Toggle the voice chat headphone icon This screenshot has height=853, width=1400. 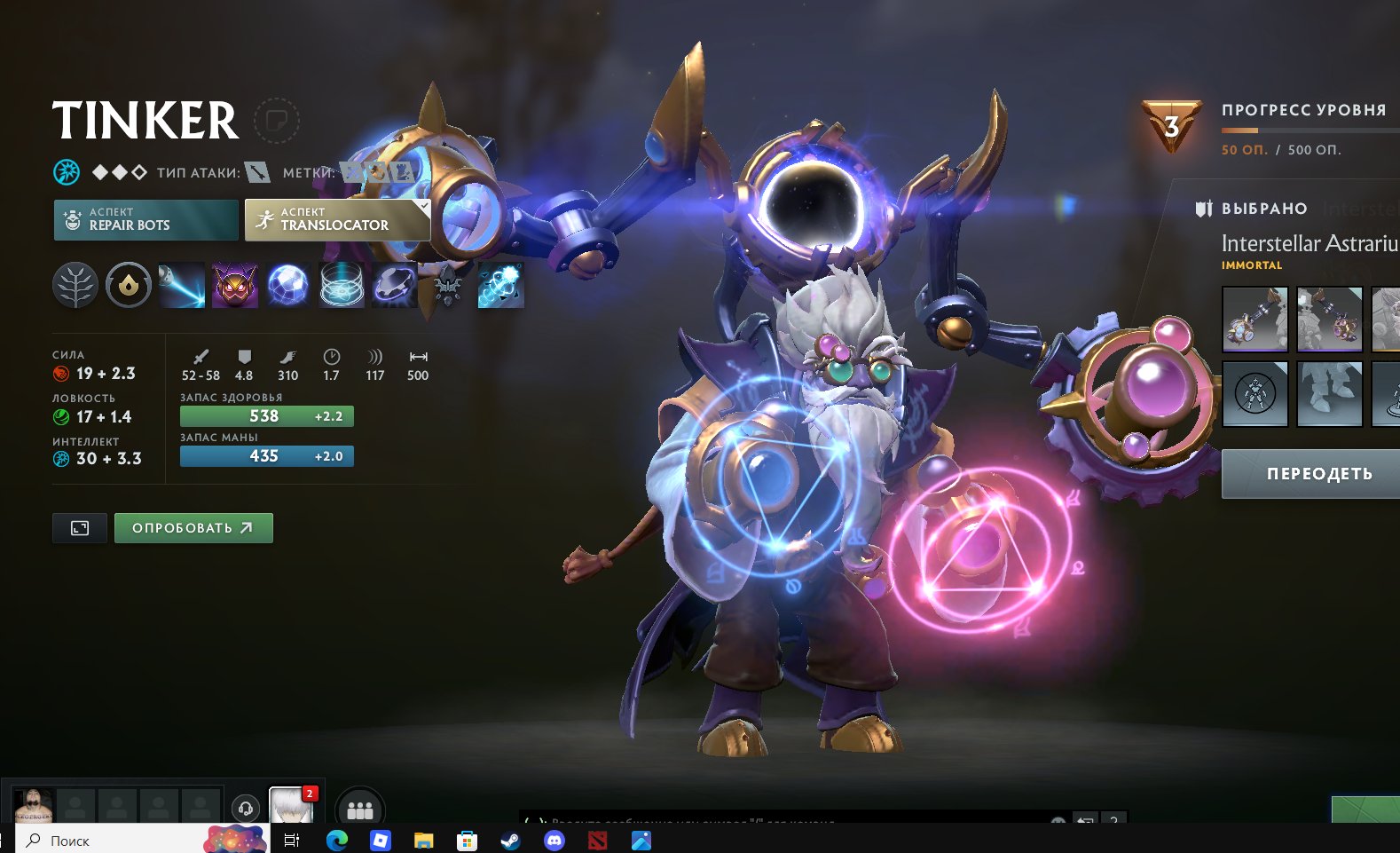click(x=244, y=807)
